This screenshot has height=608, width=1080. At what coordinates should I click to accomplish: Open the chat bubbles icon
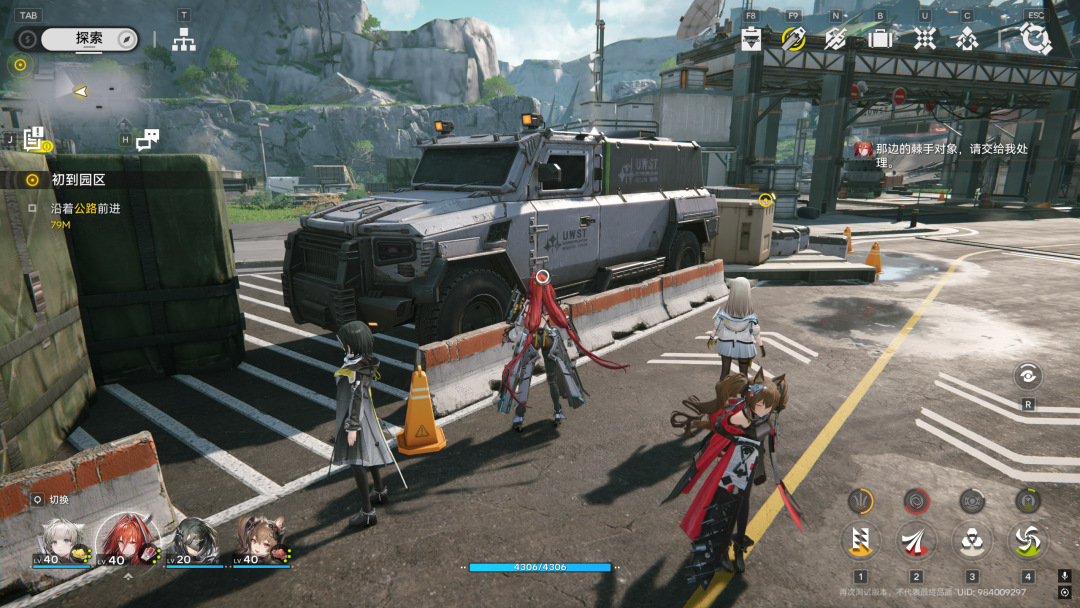pos(148,140)
